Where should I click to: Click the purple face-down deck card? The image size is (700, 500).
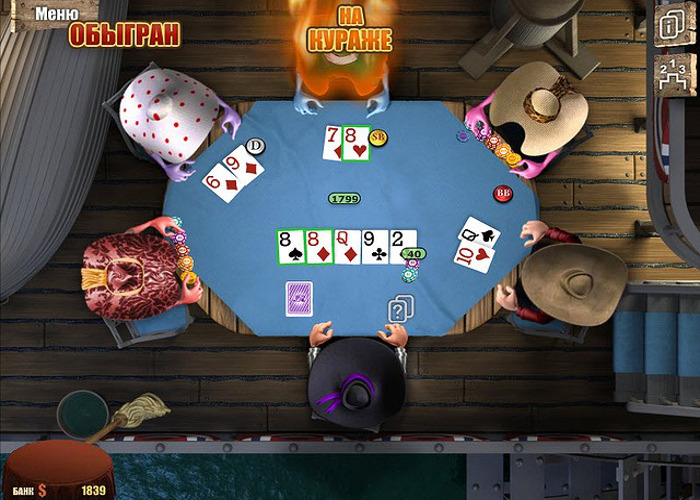300,297
